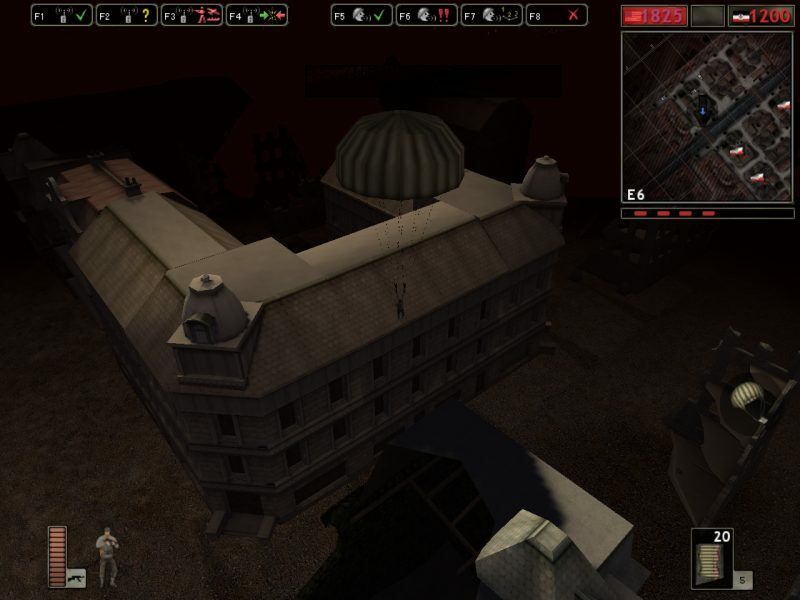Close radio menu with the F8 red X
Image resolution: width=800 pixels, height=600 pixels.
tap(557, 15)
